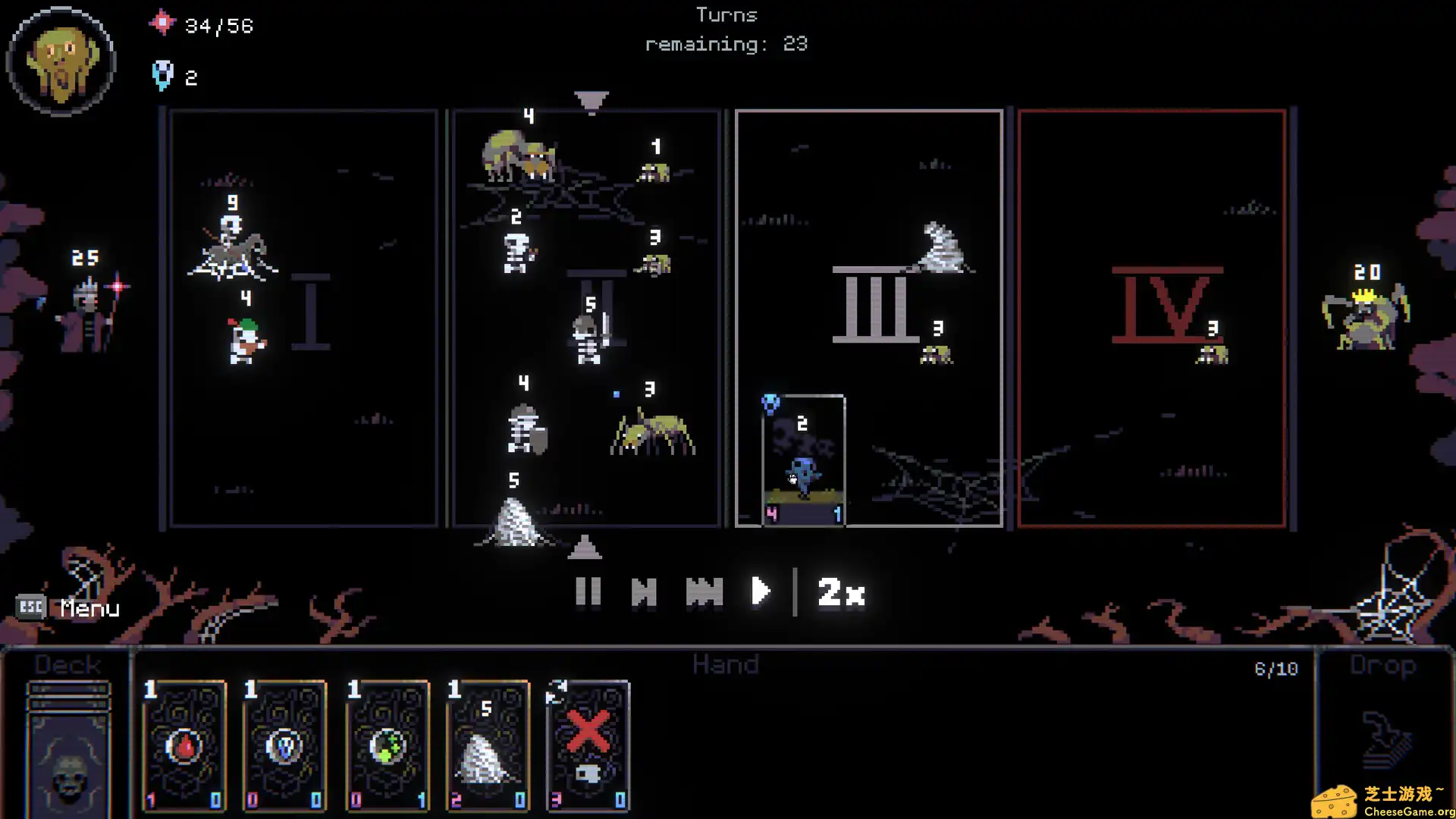Click the Hand panel label

pos(726,664)
